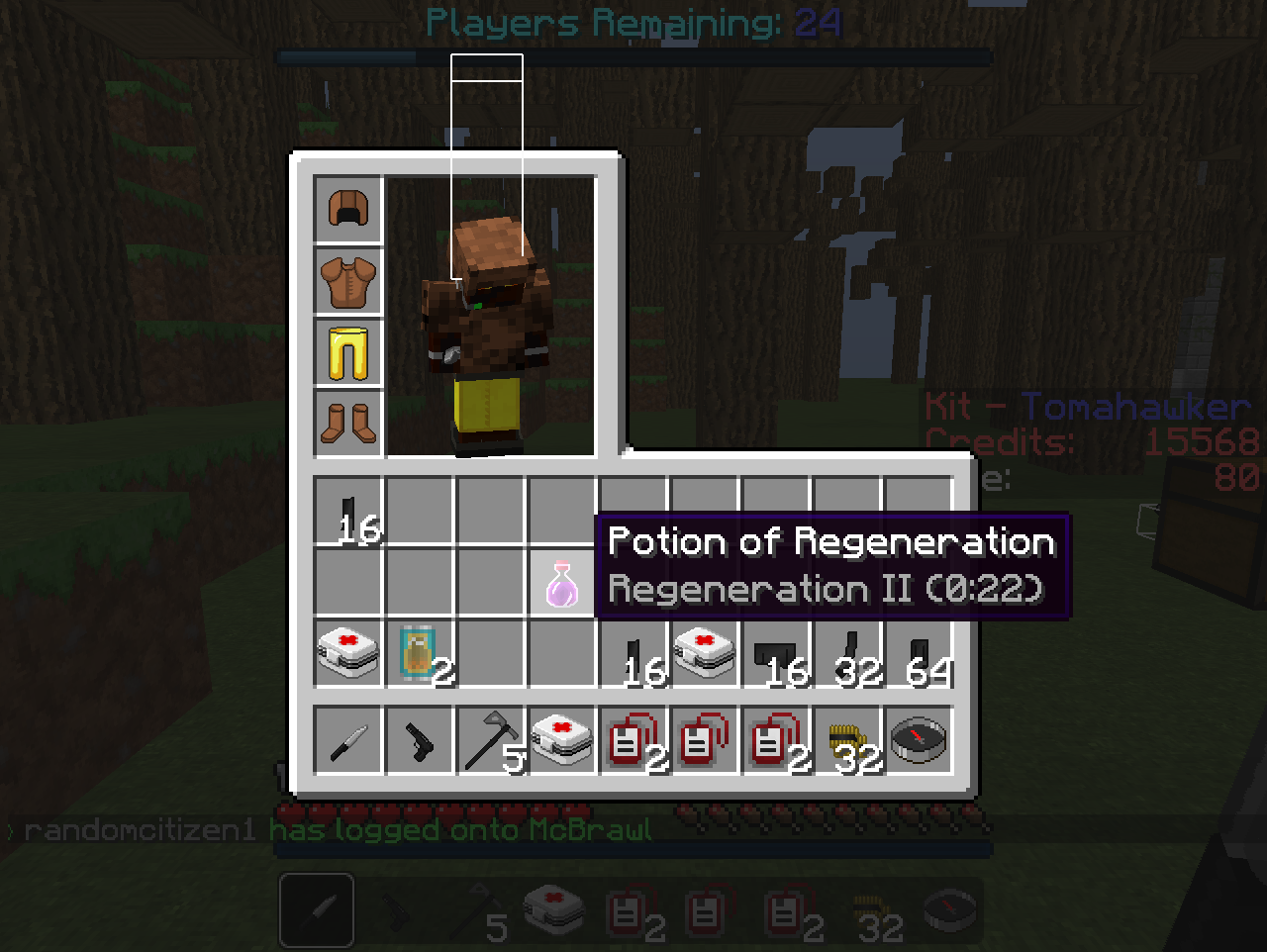The image size is (1267, 952).
Task: Select the canned food stack of 2
Action: pos(420,654)
